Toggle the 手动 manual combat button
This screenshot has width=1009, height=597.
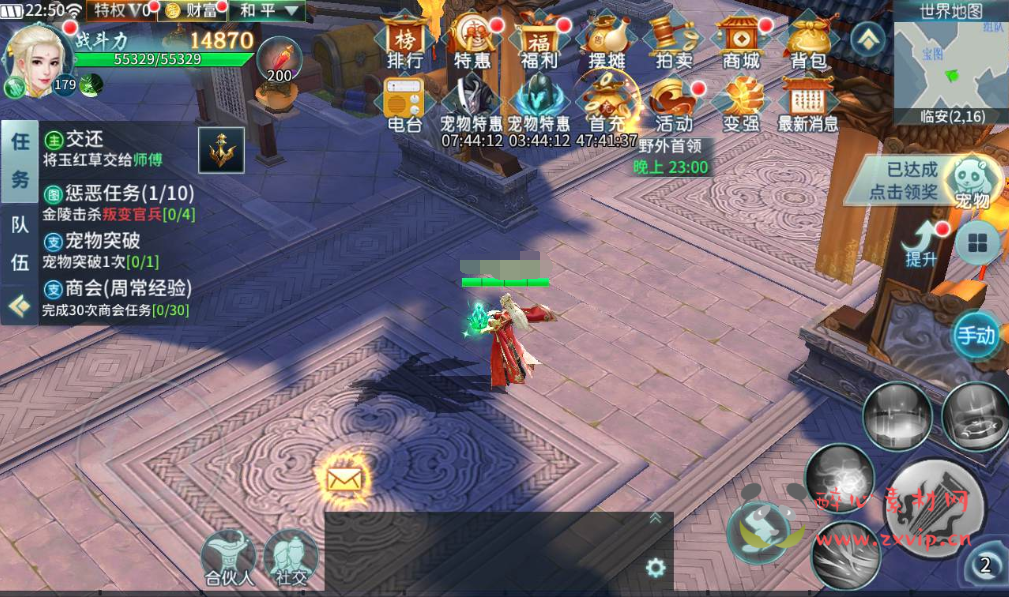pos(976,335)
